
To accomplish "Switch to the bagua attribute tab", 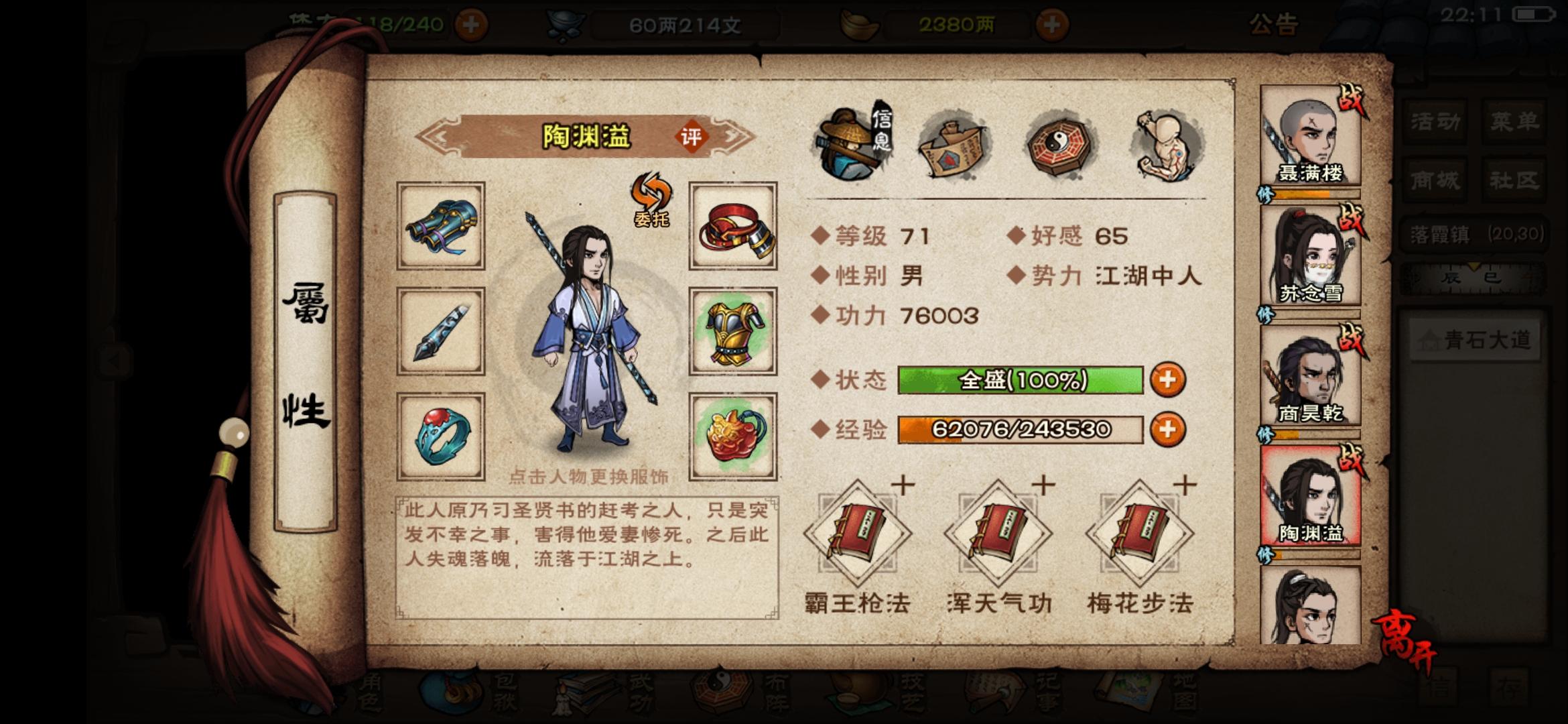I will pyautogui.click(x=1057, y=143).
